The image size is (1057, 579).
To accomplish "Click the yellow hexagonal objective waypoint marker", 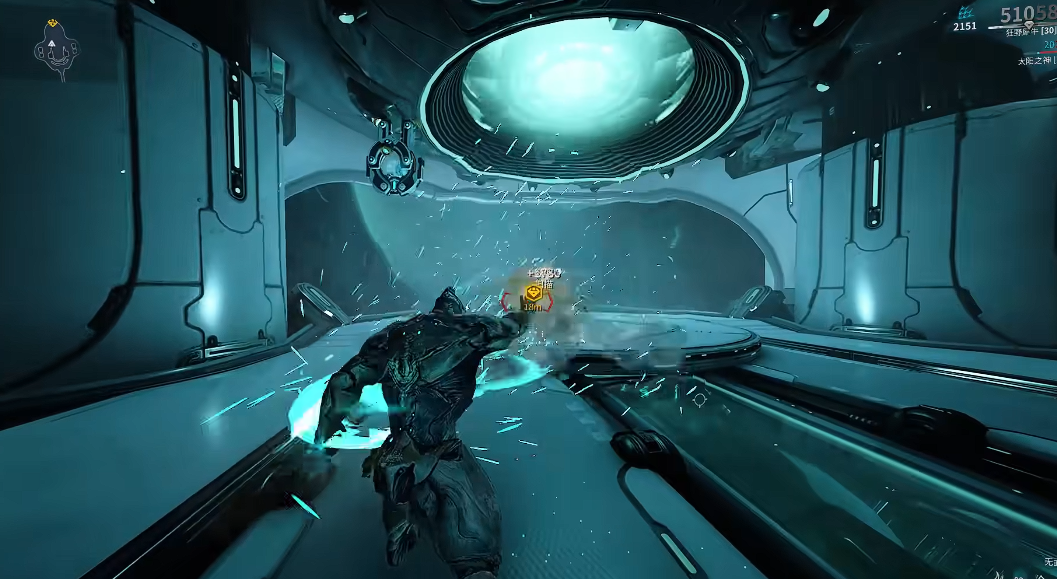I will (x=534, y=293).
